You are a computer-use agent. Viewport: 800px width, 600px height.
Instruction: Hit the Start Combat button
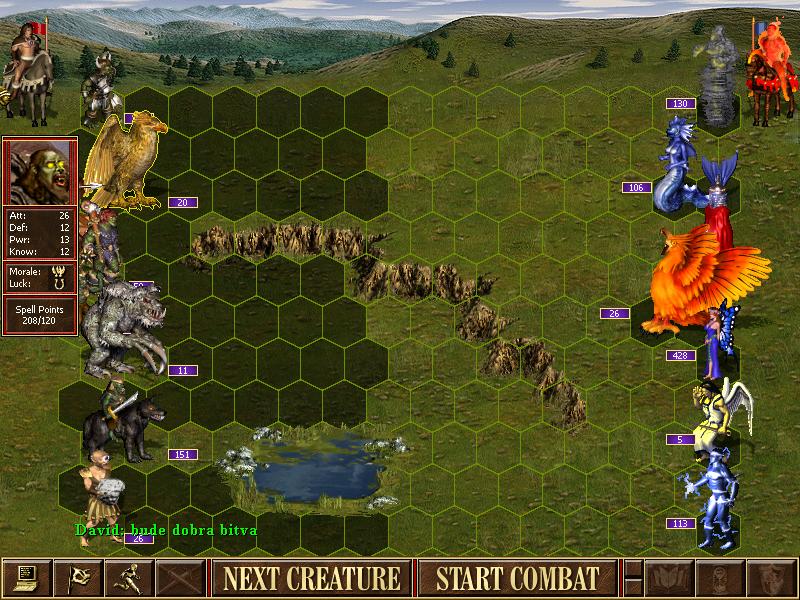[x=517, y=578]
